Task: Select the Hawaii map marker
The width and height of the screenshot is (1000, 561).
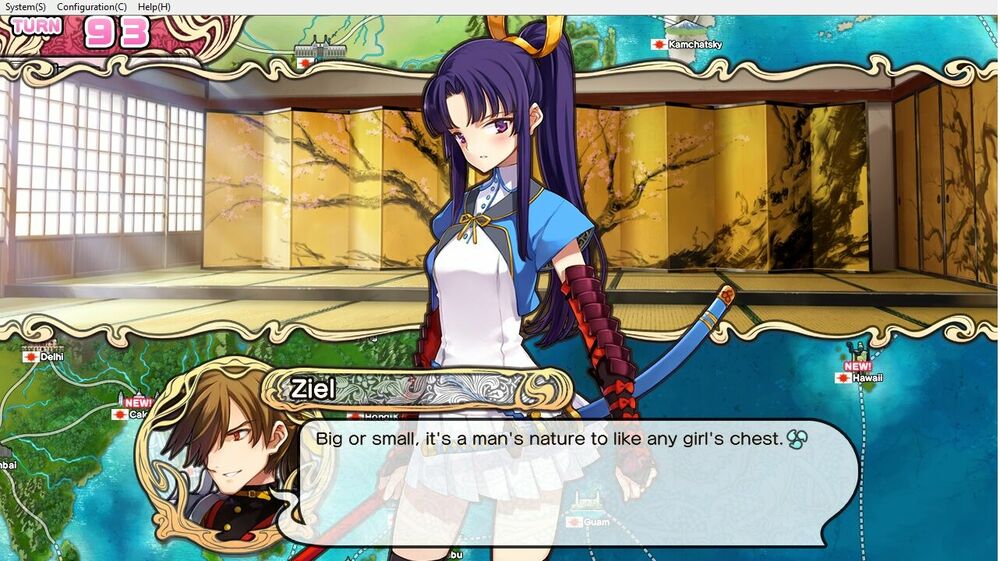Action: [860, 378]
